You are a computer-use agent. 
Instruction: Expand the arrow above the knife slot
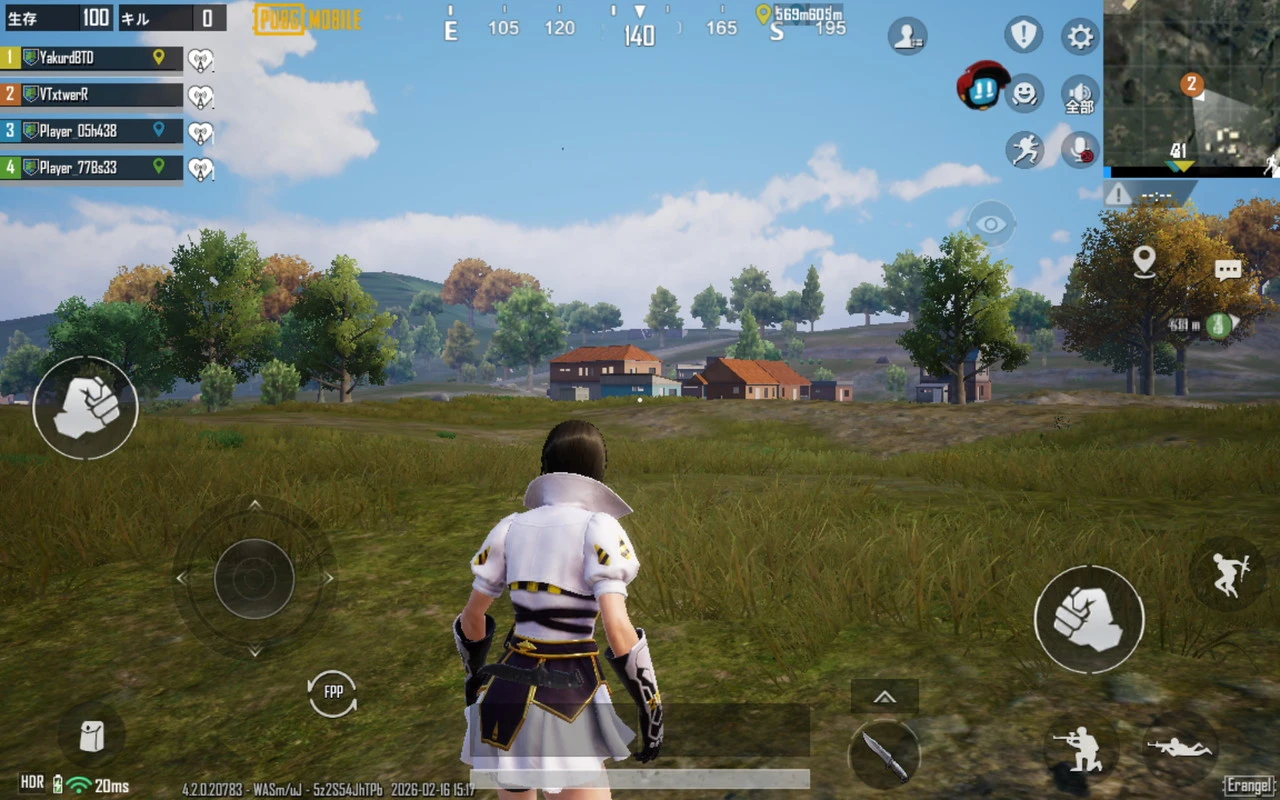tap(884, 697)
